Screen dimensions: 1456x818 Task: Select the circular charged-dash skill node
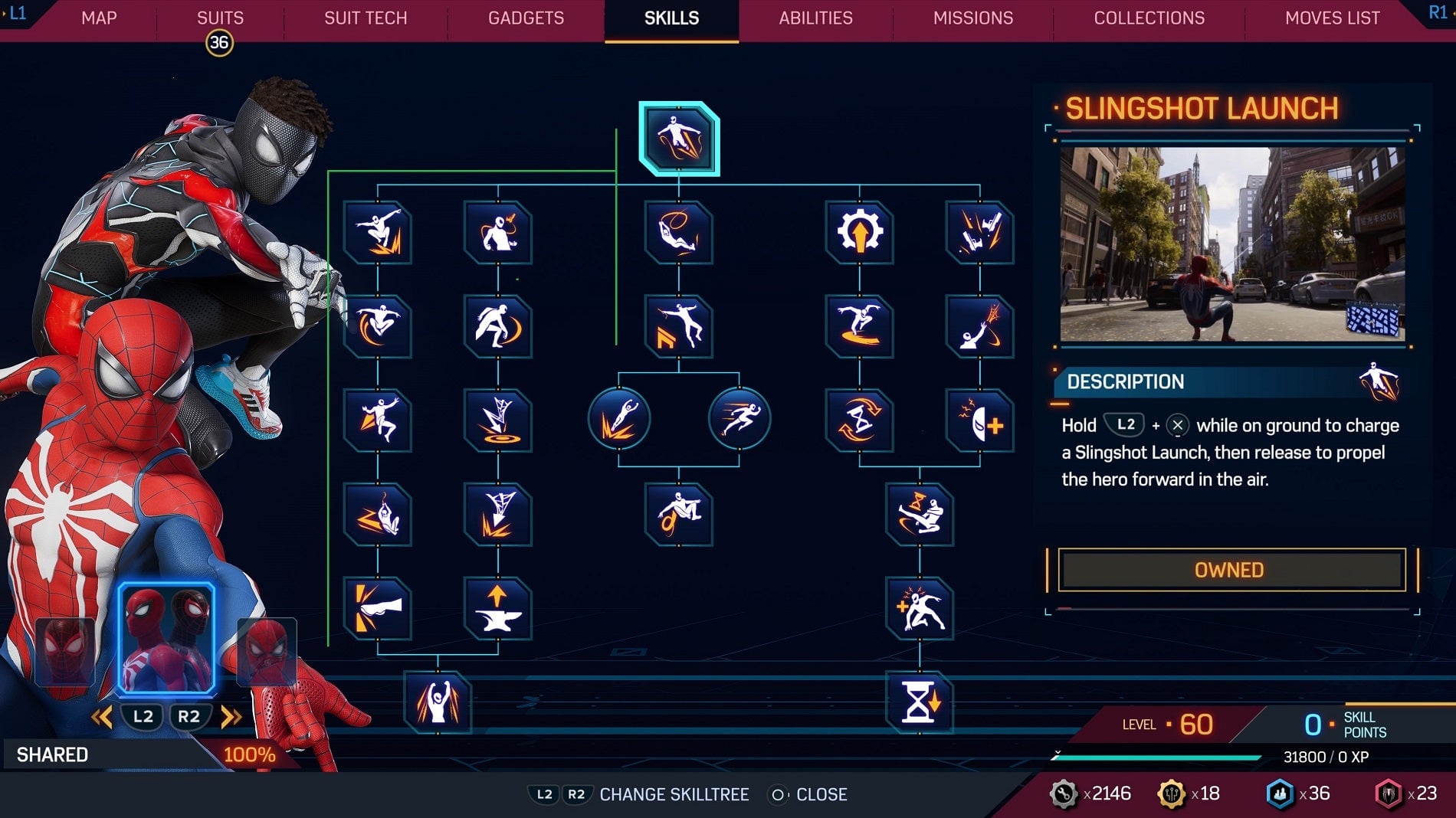[619, 419]
